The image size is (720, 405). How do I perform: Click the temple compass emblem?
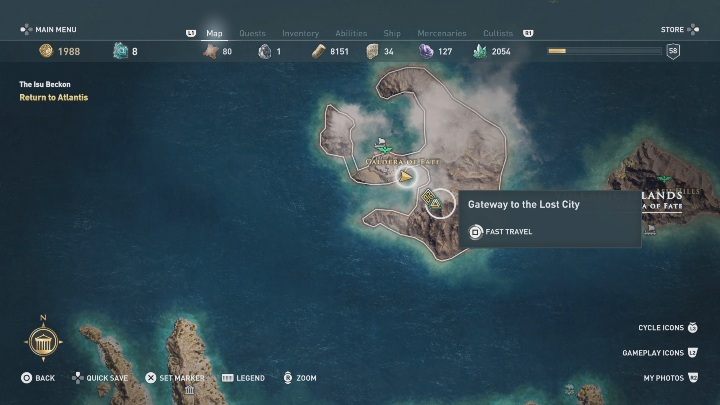pos(43,345)
